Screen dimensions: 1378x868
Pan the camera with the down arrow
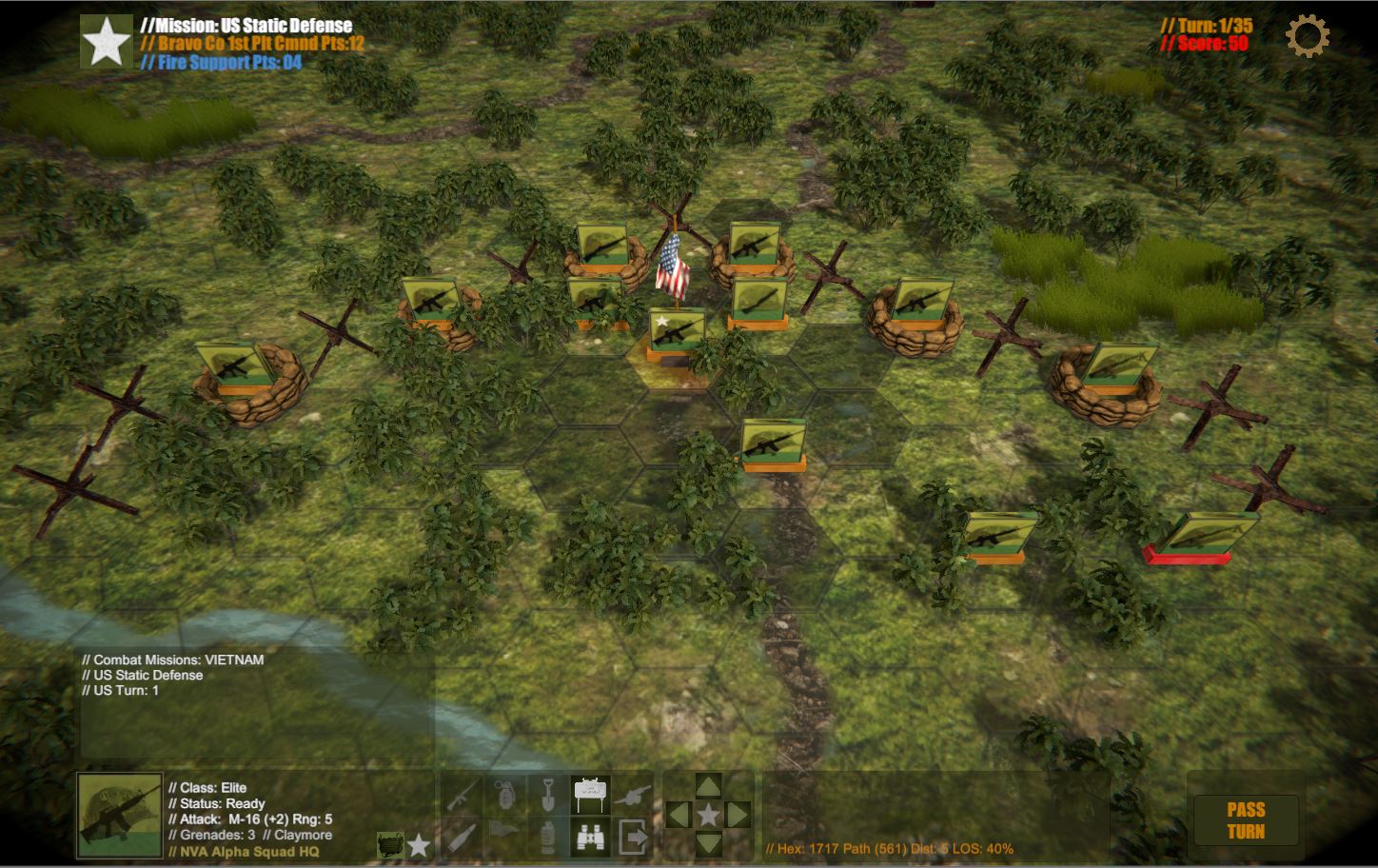[x=708, y=842]
